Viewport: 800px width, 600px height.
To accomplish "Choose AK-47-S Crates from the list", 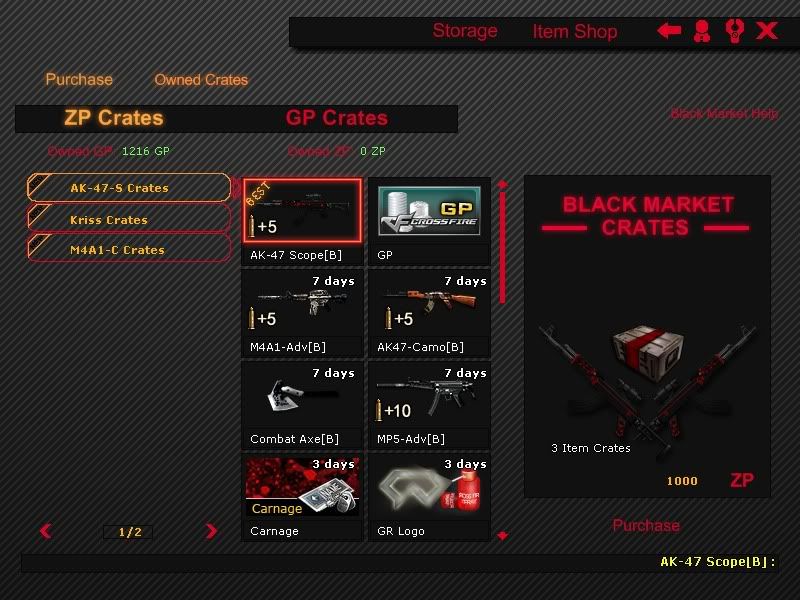I will coord(129,188).
